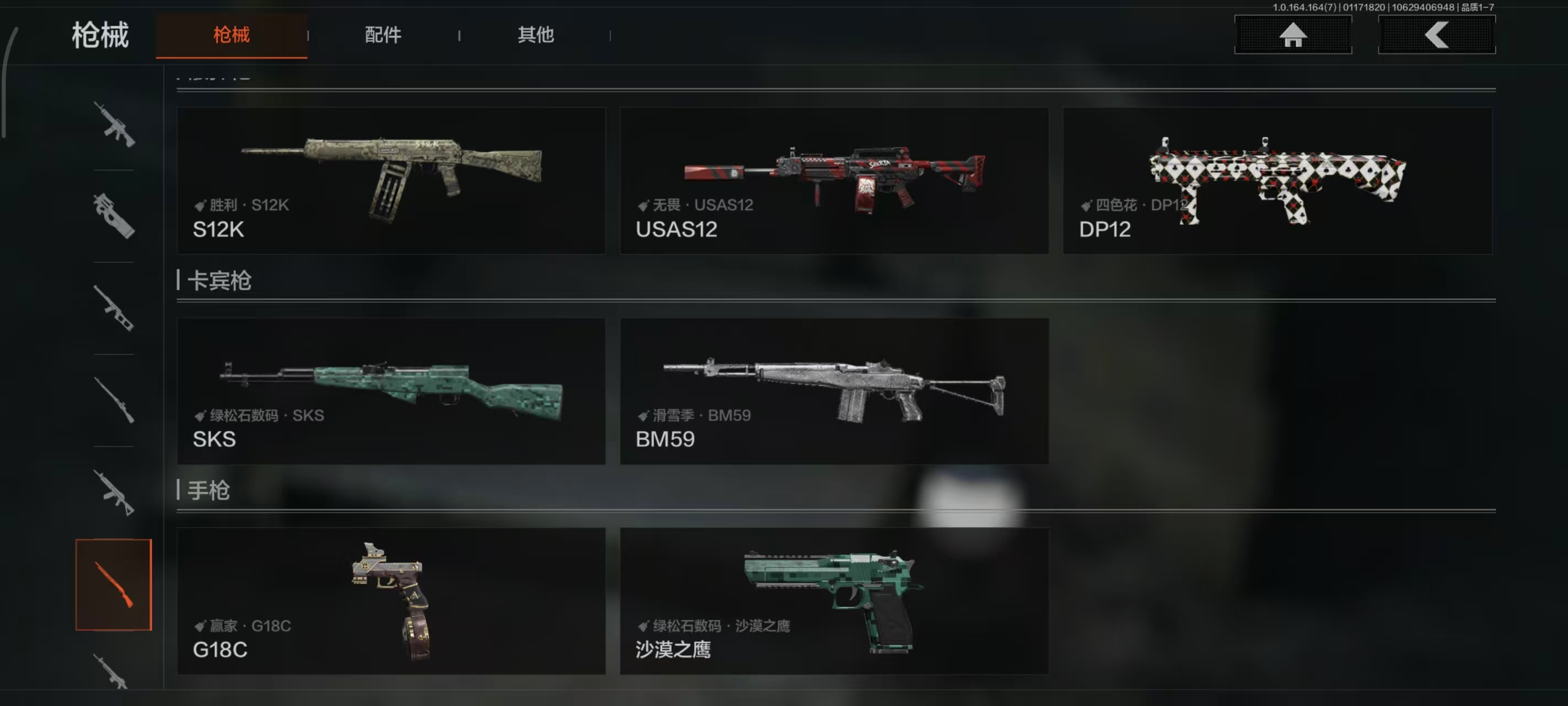The height and width of the screenshot is (706, 1568).
Task: Choose the USAS12 weapon card
Action: point(834,180)
